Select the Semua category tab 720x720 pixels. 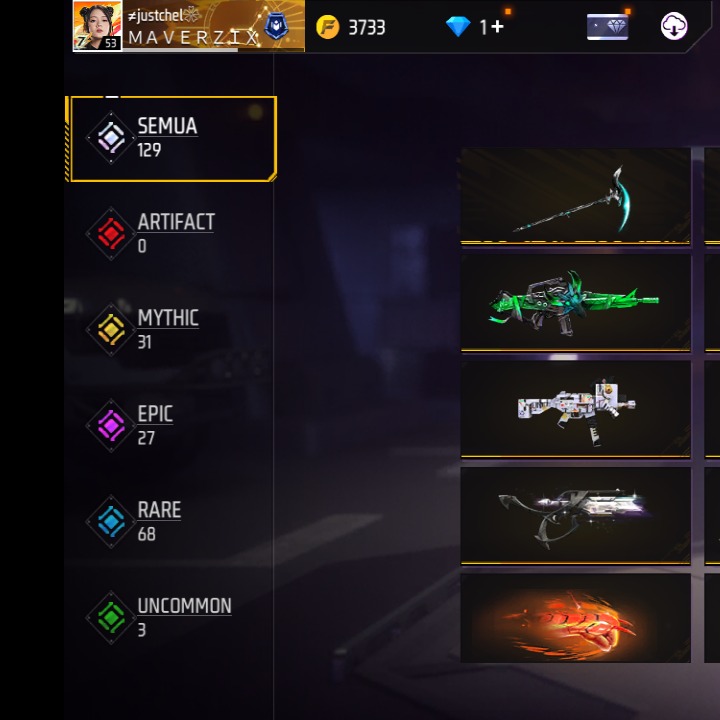coord(170,138)
